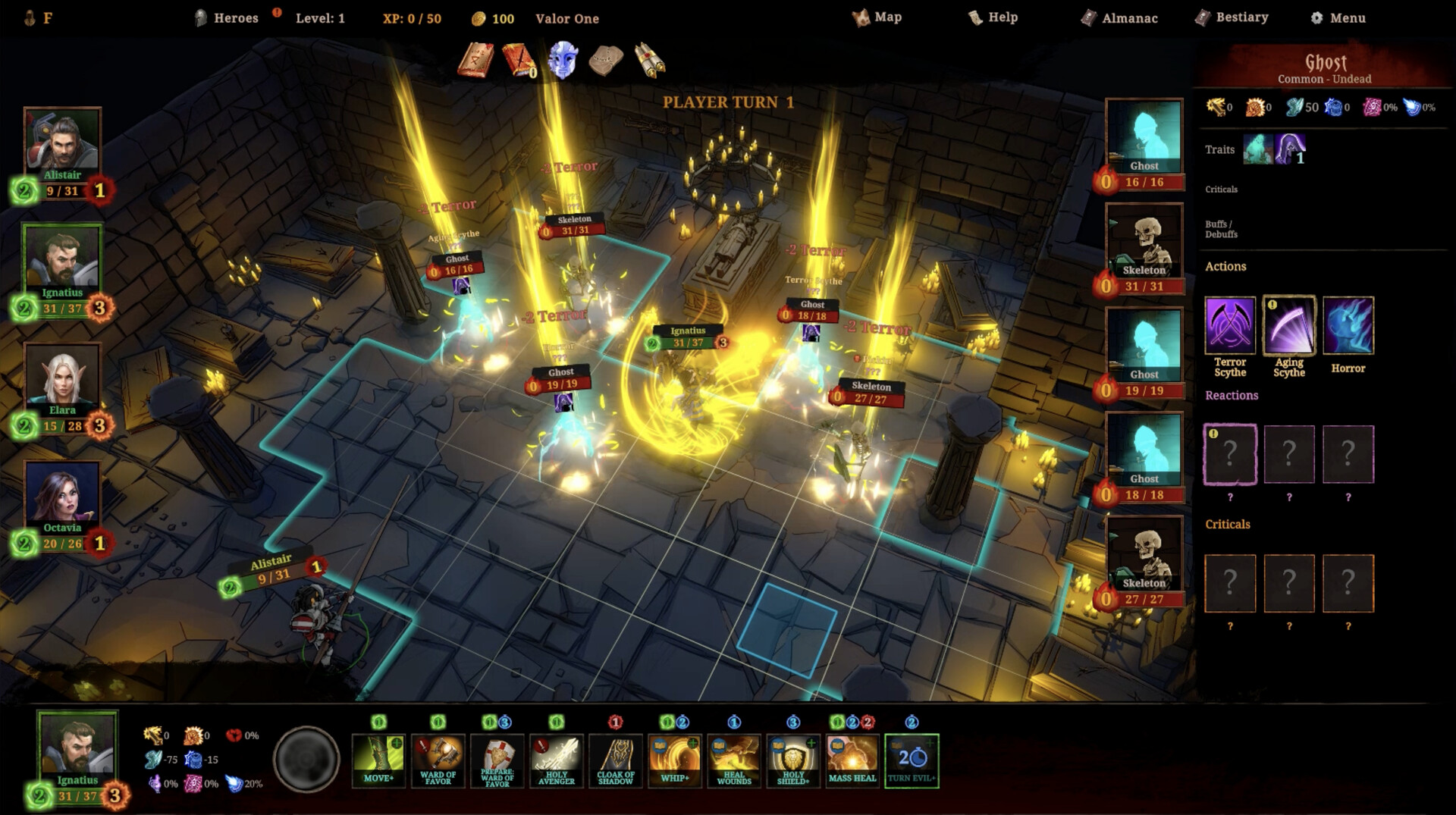1456x815 pixels.
Task: Show the Help page
Action: coord(993,17)
